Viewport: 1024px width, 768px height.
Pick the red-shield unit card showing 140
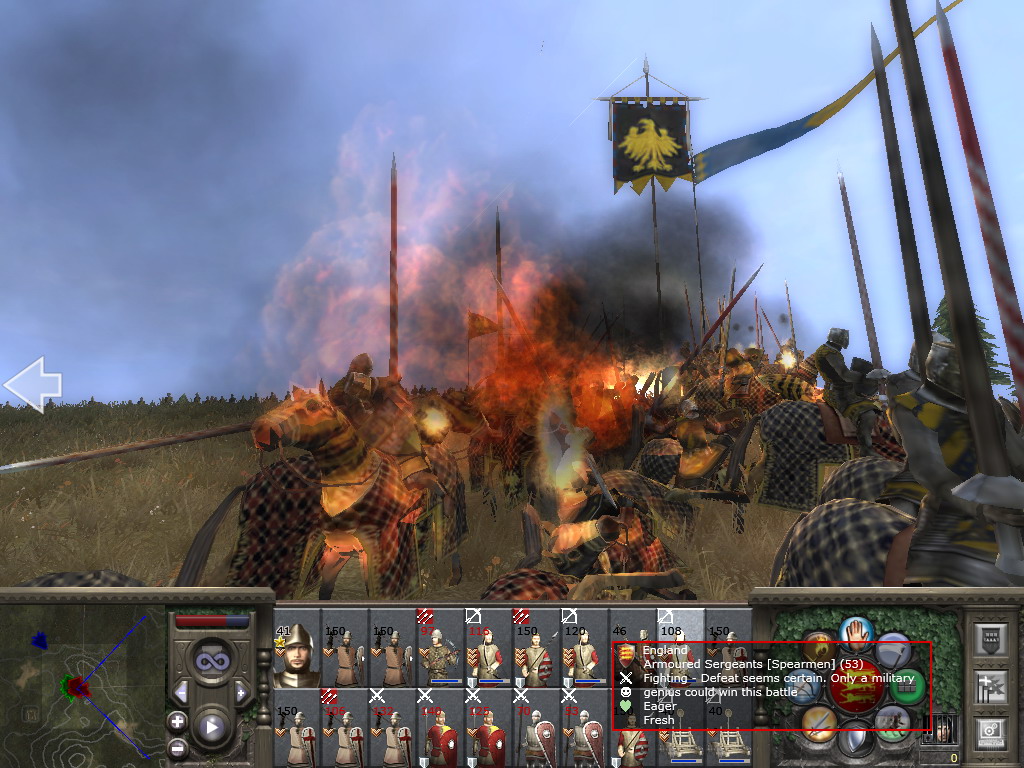(440, 728)
